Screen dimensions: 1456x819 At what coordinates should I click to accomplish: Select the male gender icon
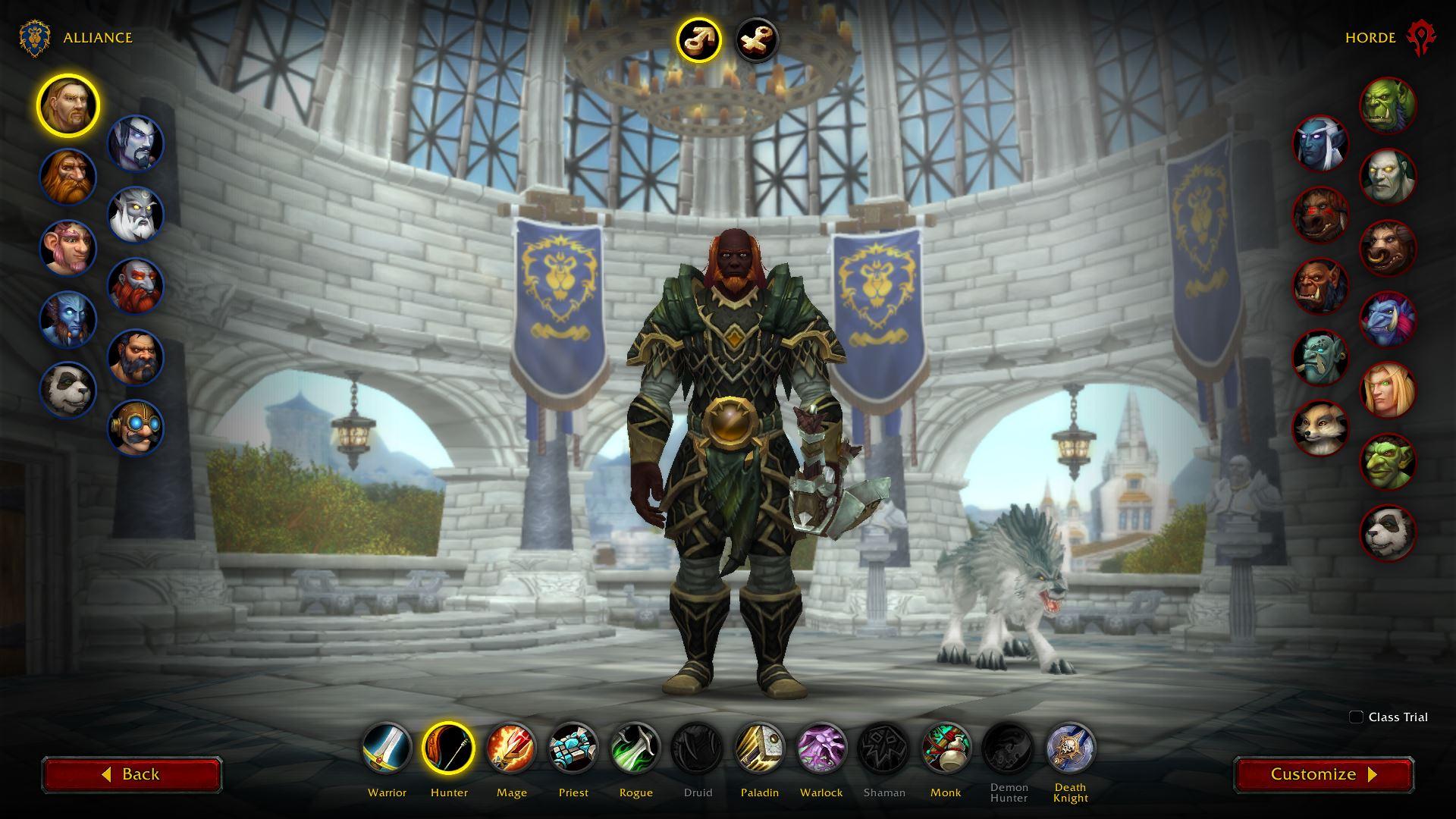click(x=698, y=39)
